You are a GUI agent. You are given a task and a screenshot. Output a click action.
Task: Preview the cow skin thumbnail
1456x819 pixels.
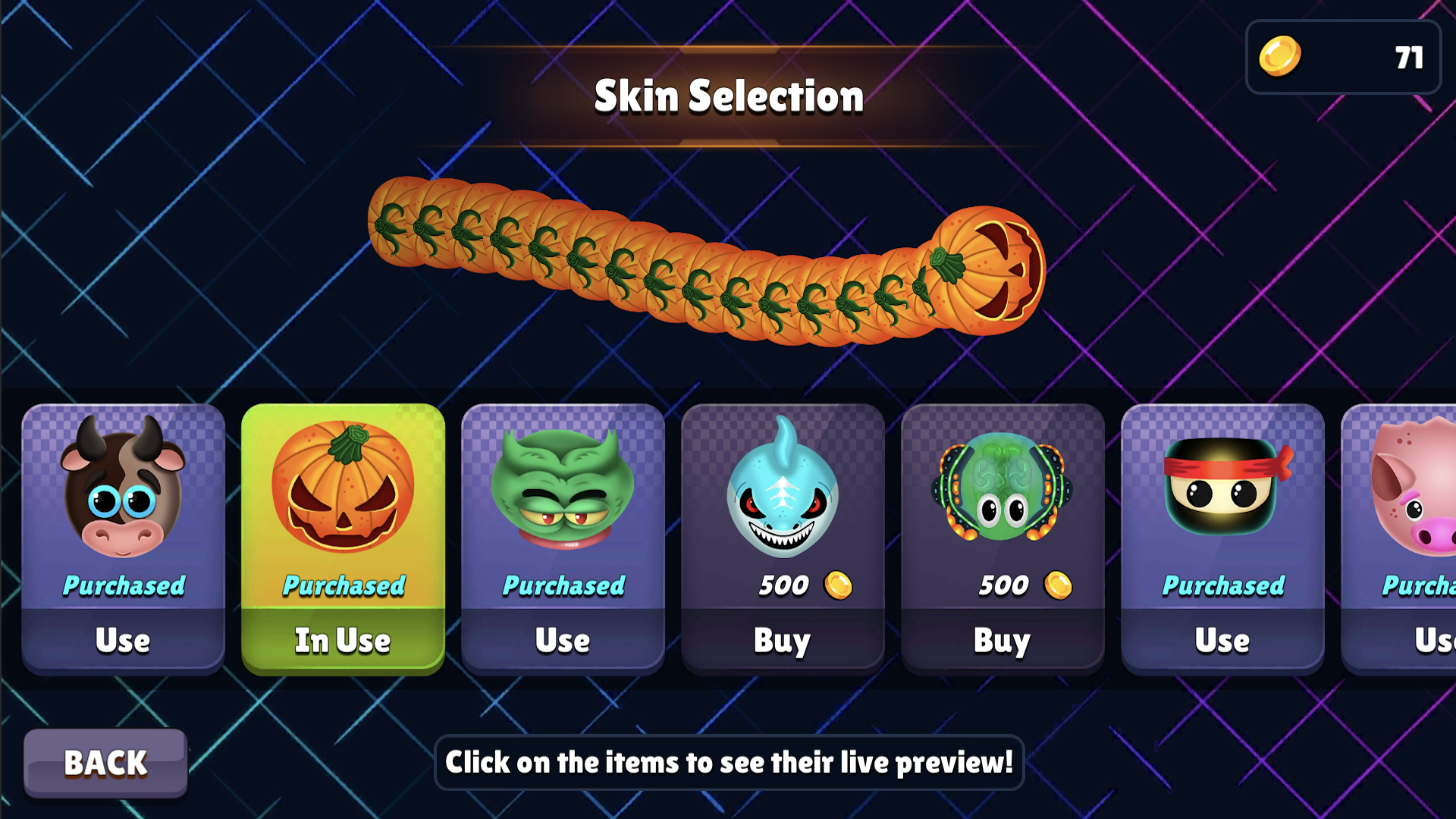point(123,489)
